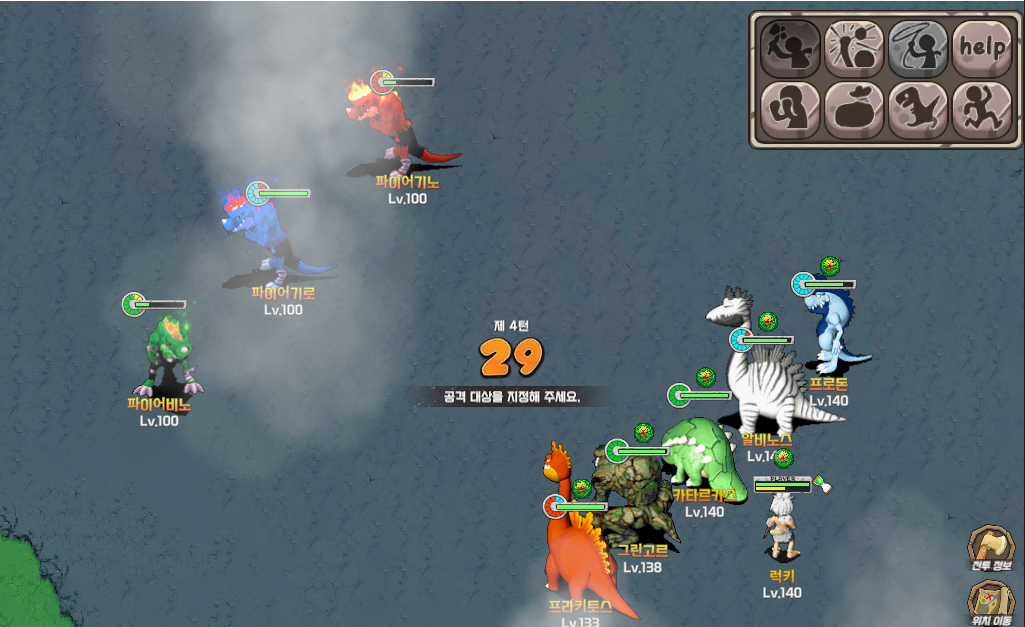Click the lasso capture command

tap(918, 47)
